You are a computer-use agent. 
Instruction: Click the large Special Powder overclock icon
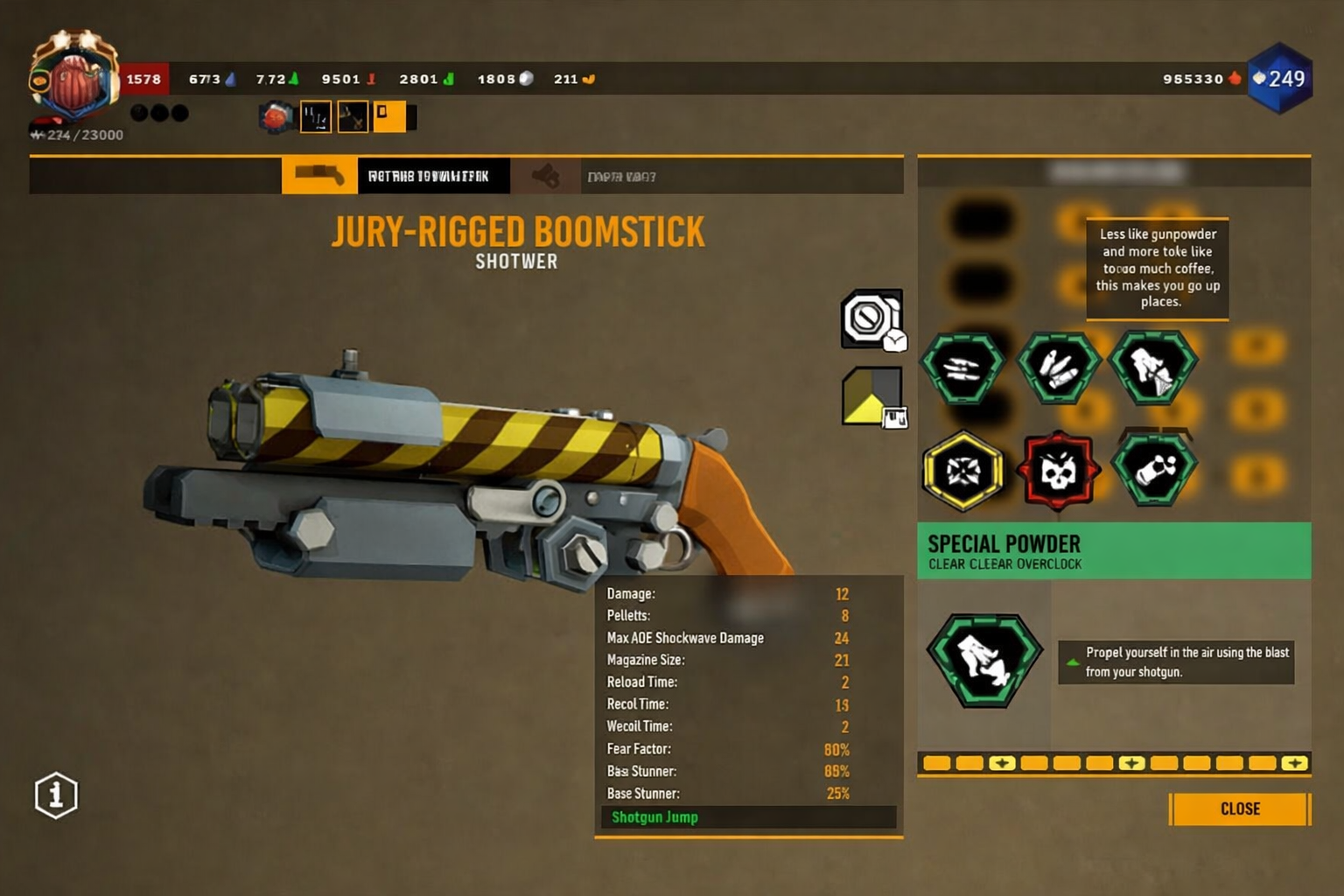click(x=984, y=659)
